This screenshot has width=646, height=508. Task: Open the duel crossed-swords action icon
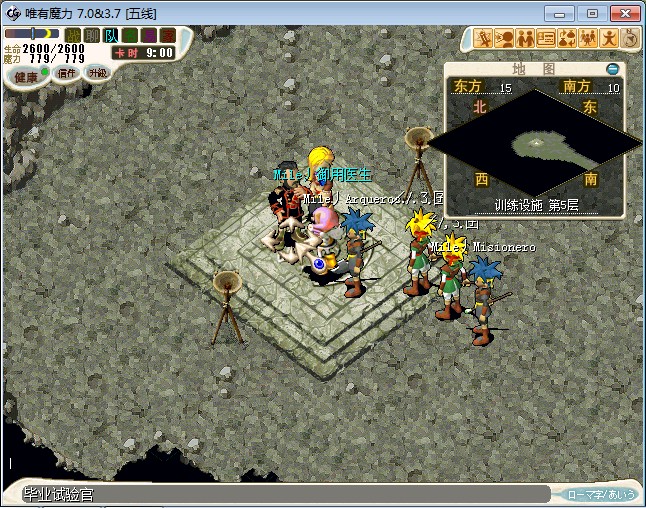click(483, 39)
